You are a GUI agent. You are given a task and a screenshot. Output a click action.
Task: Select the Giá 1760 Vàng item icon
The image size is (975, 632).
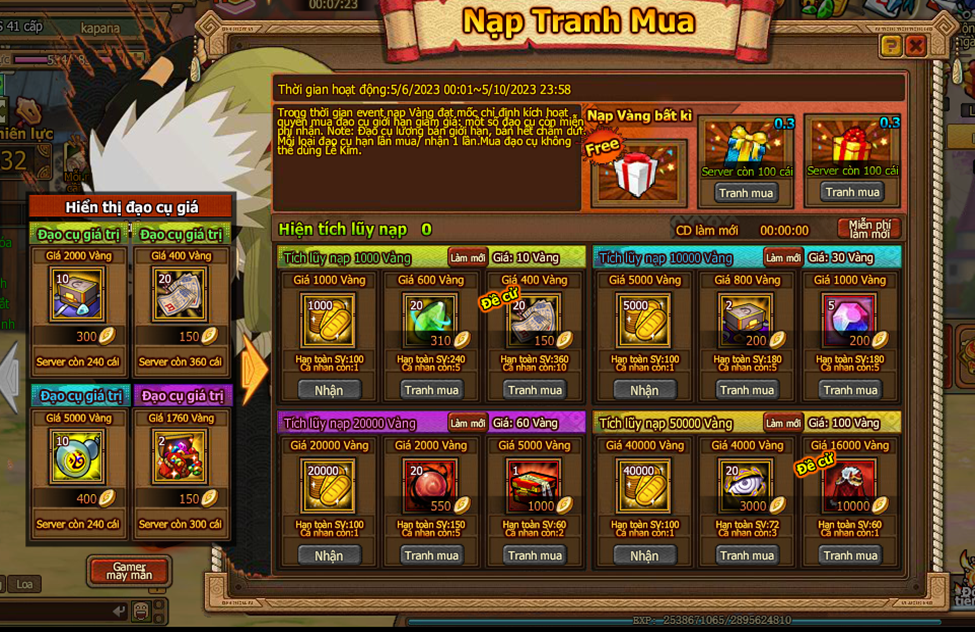click(x=180, y=456)
